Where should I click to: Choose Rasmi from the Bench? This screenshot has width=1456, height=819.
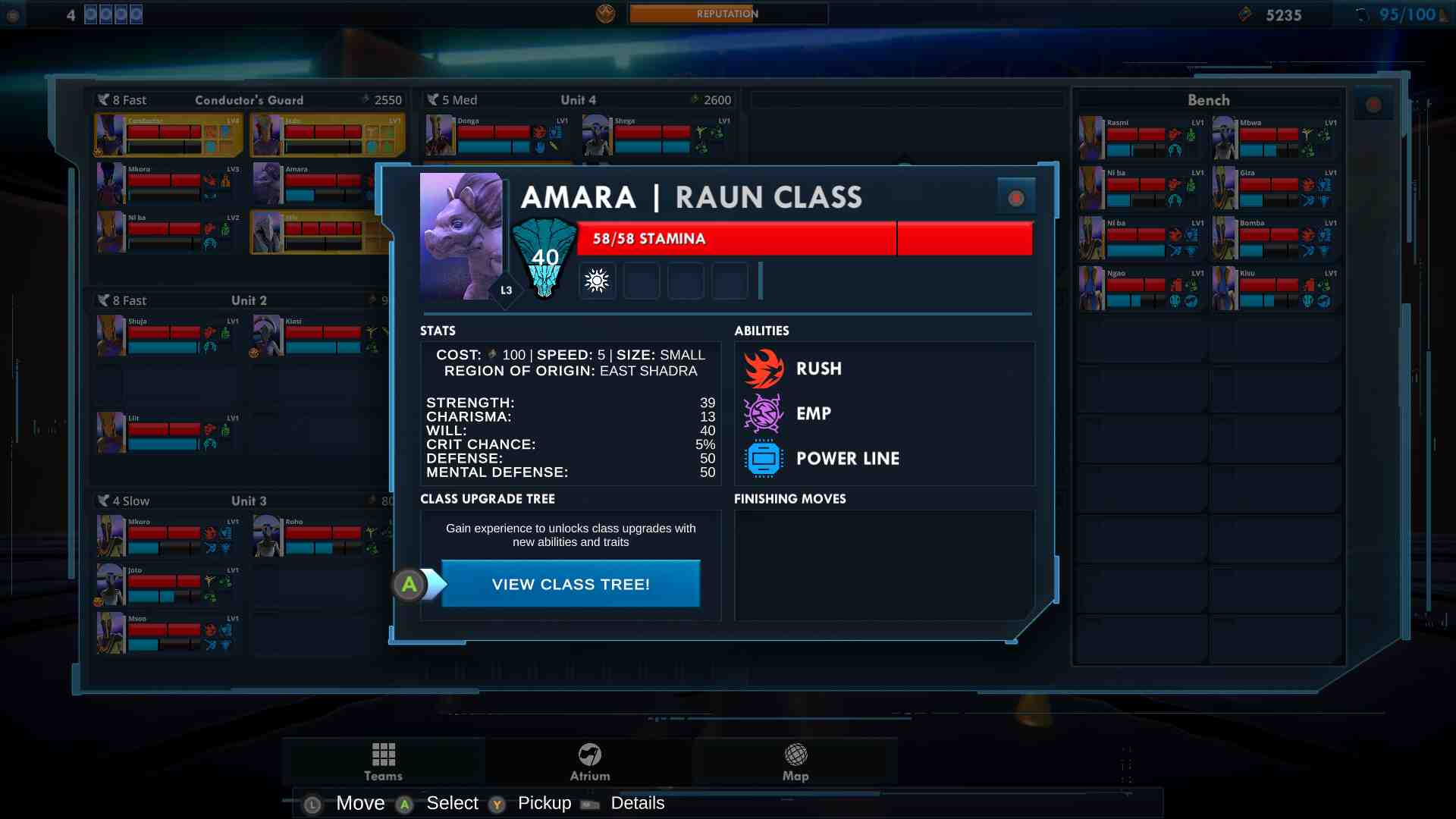[1141, 138]
